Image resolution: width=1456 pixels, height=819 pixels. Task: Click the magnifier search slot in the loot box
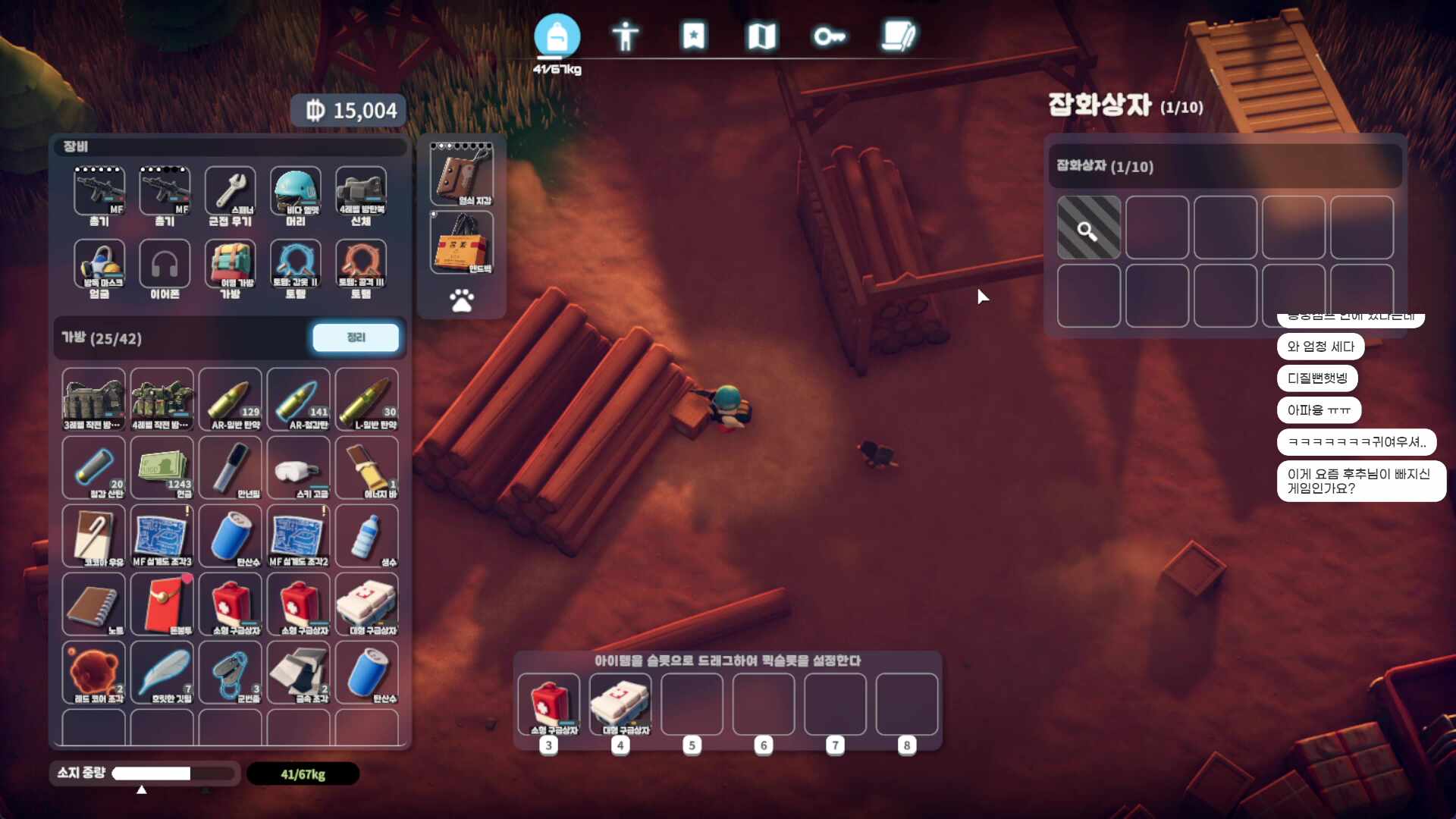(x=1088, y=228)
